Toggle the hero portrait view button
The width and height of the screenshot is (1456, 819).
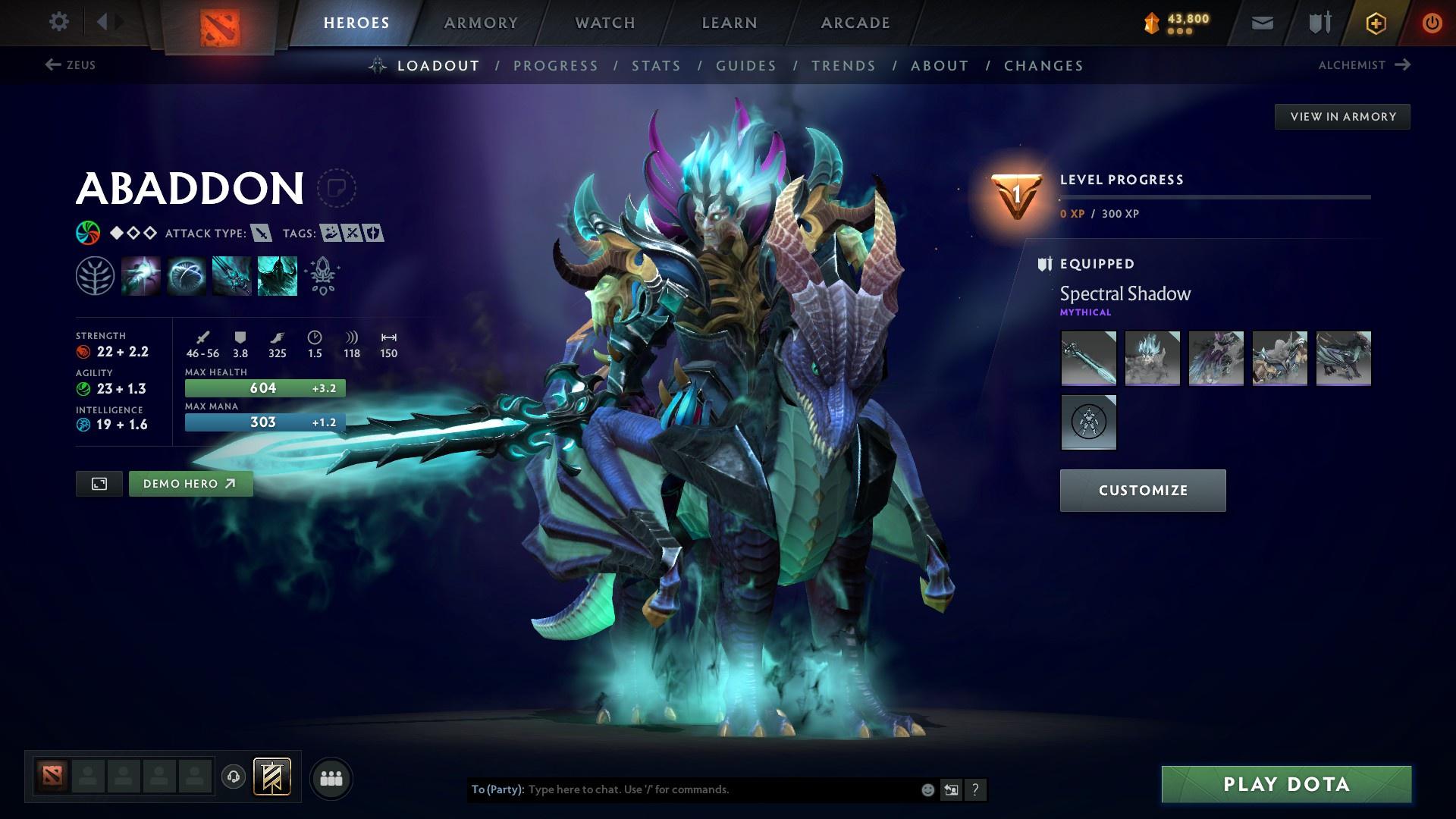tap(99, 483)
